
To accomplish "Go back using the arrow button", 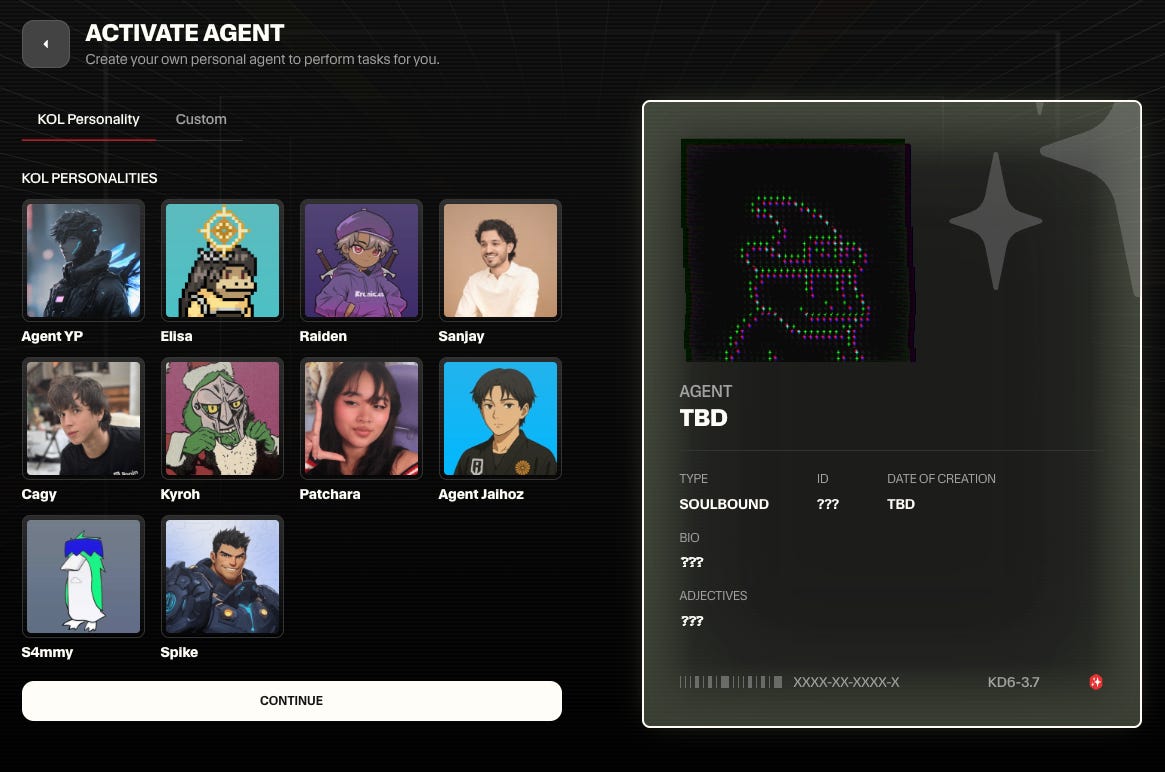I will pos(45,44).
